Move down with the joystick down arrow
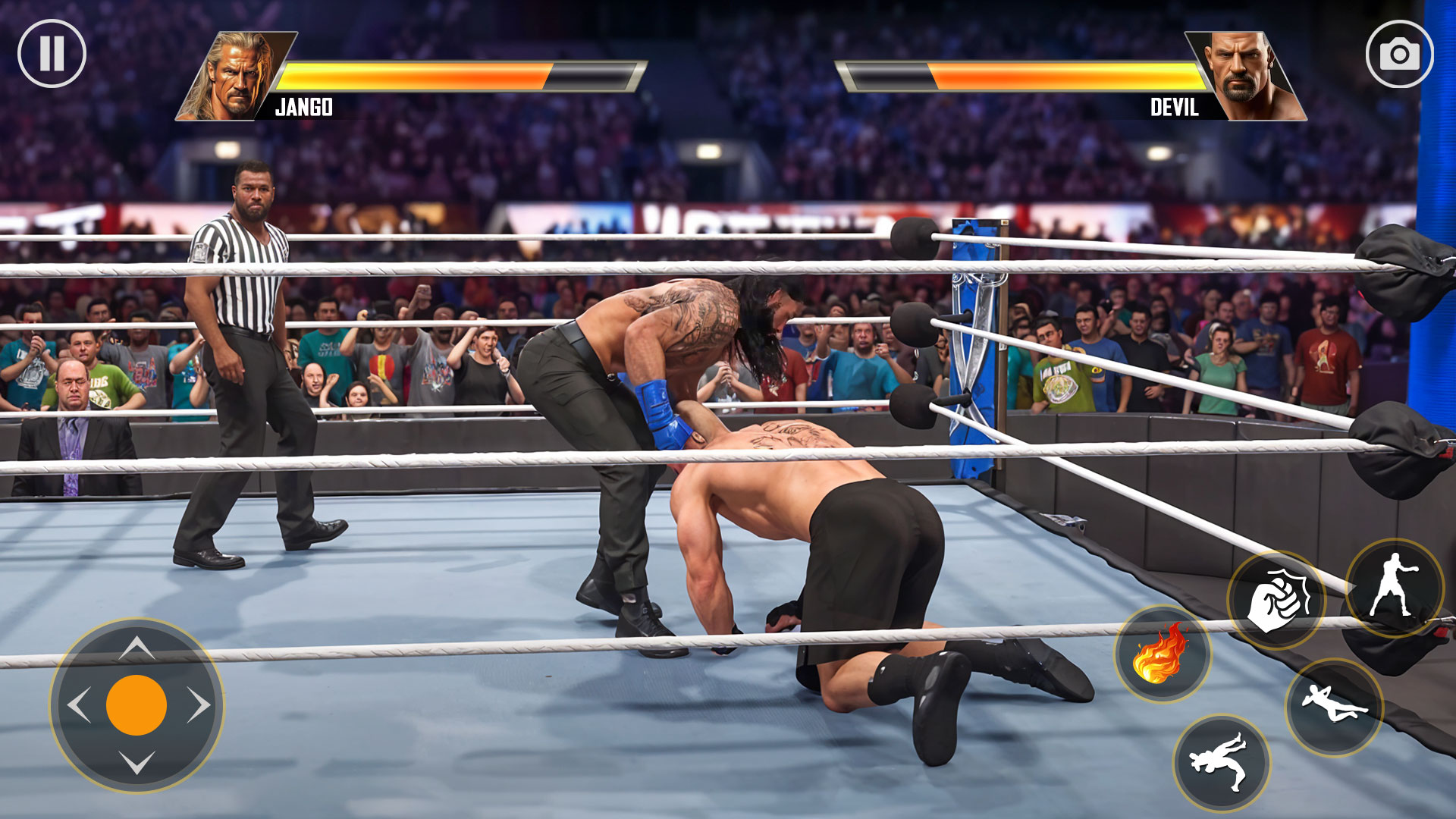This screenshot has height=819, width=1456. [x=136, y=762]
